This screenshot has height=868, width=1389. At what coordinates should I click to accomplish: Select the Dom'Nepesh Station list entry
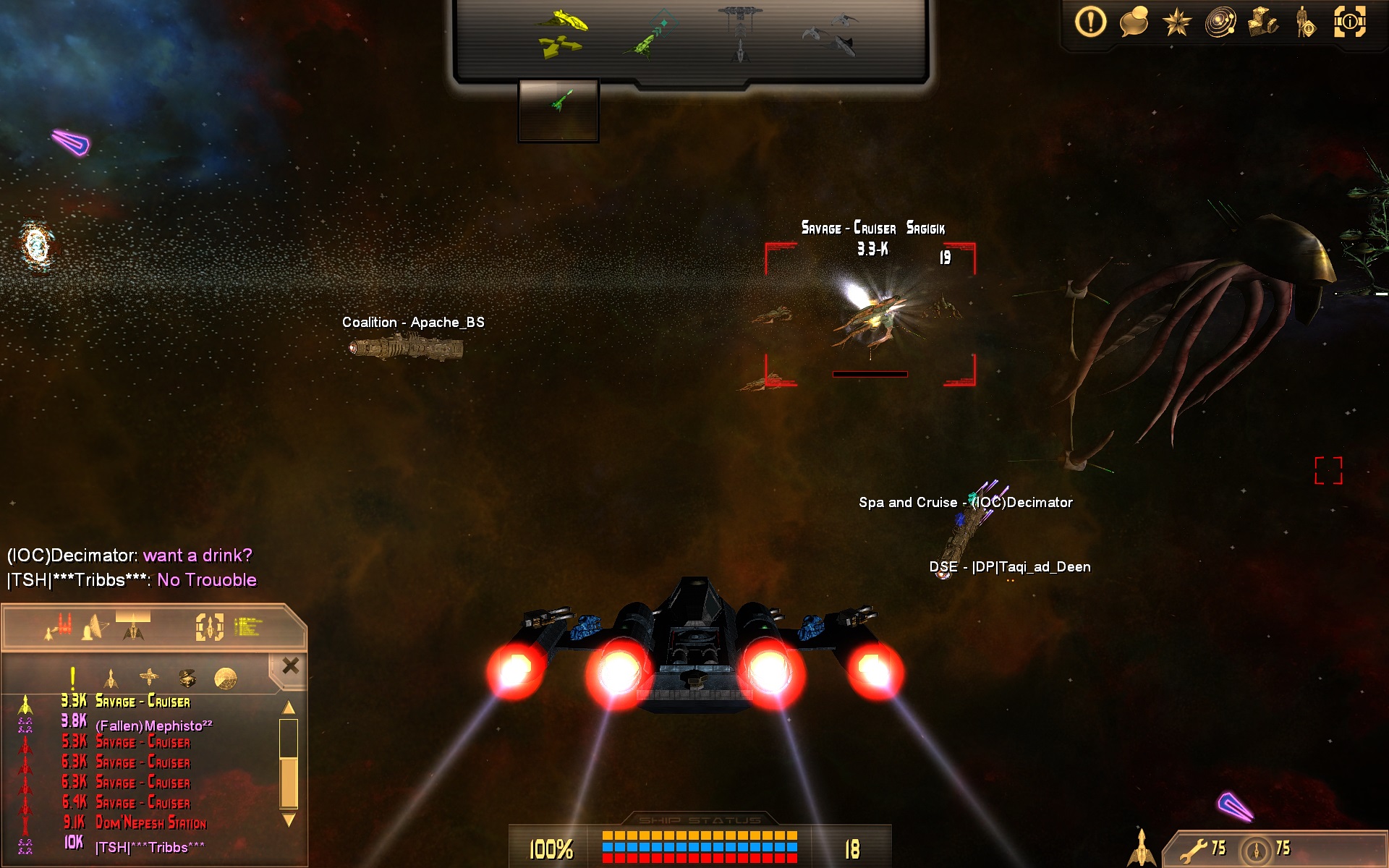(x=150, y=823)
